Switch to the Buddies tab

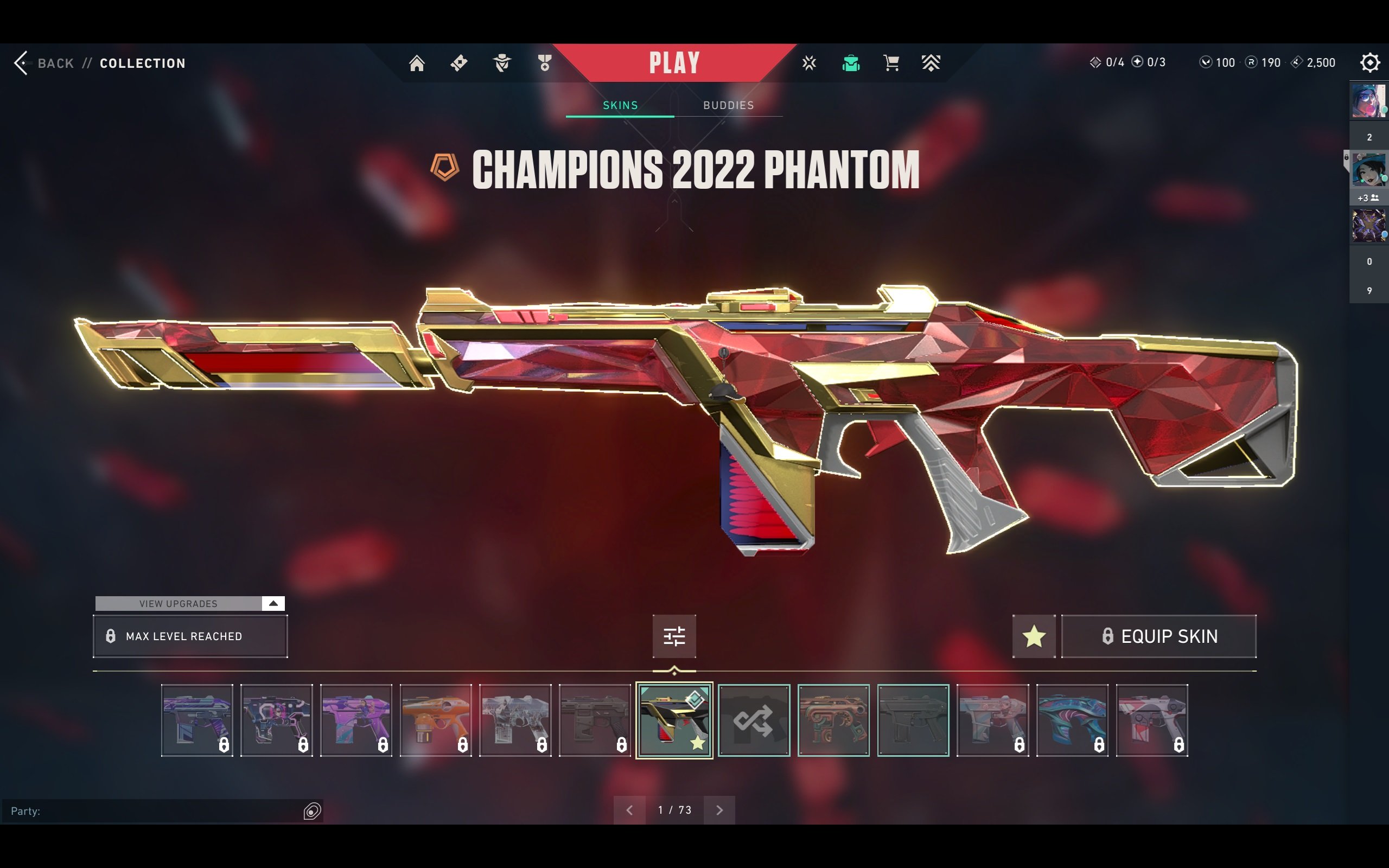pyautogui.click(x=728, y=105)
